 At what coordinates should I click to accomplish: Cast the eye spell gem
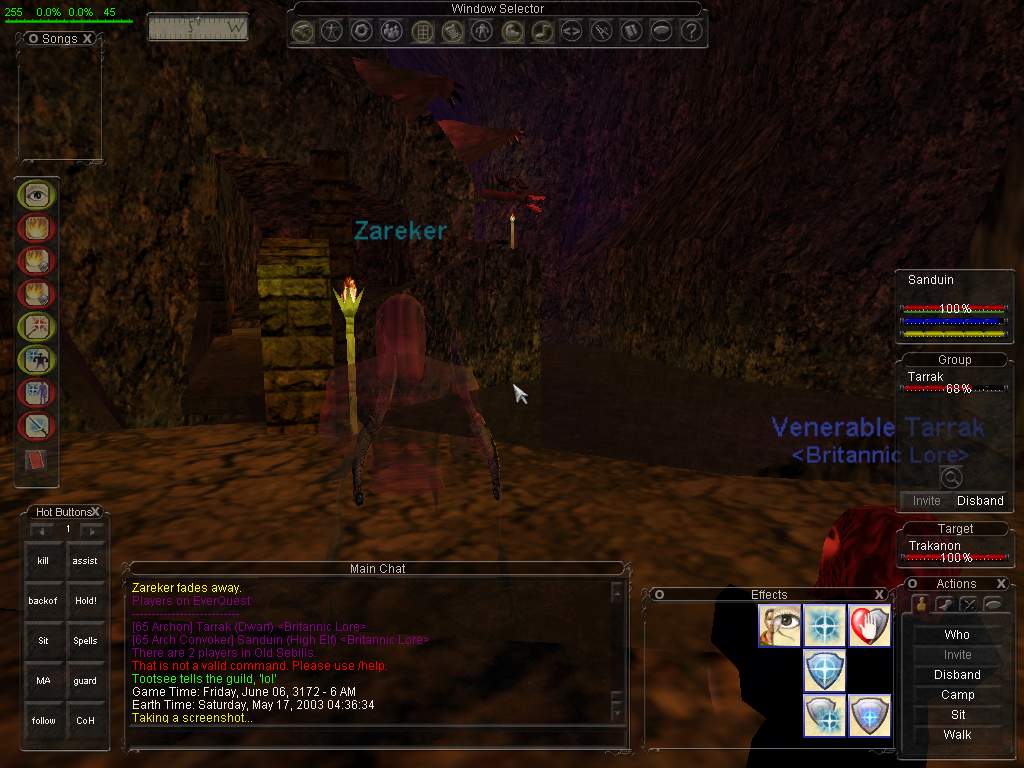37,195
